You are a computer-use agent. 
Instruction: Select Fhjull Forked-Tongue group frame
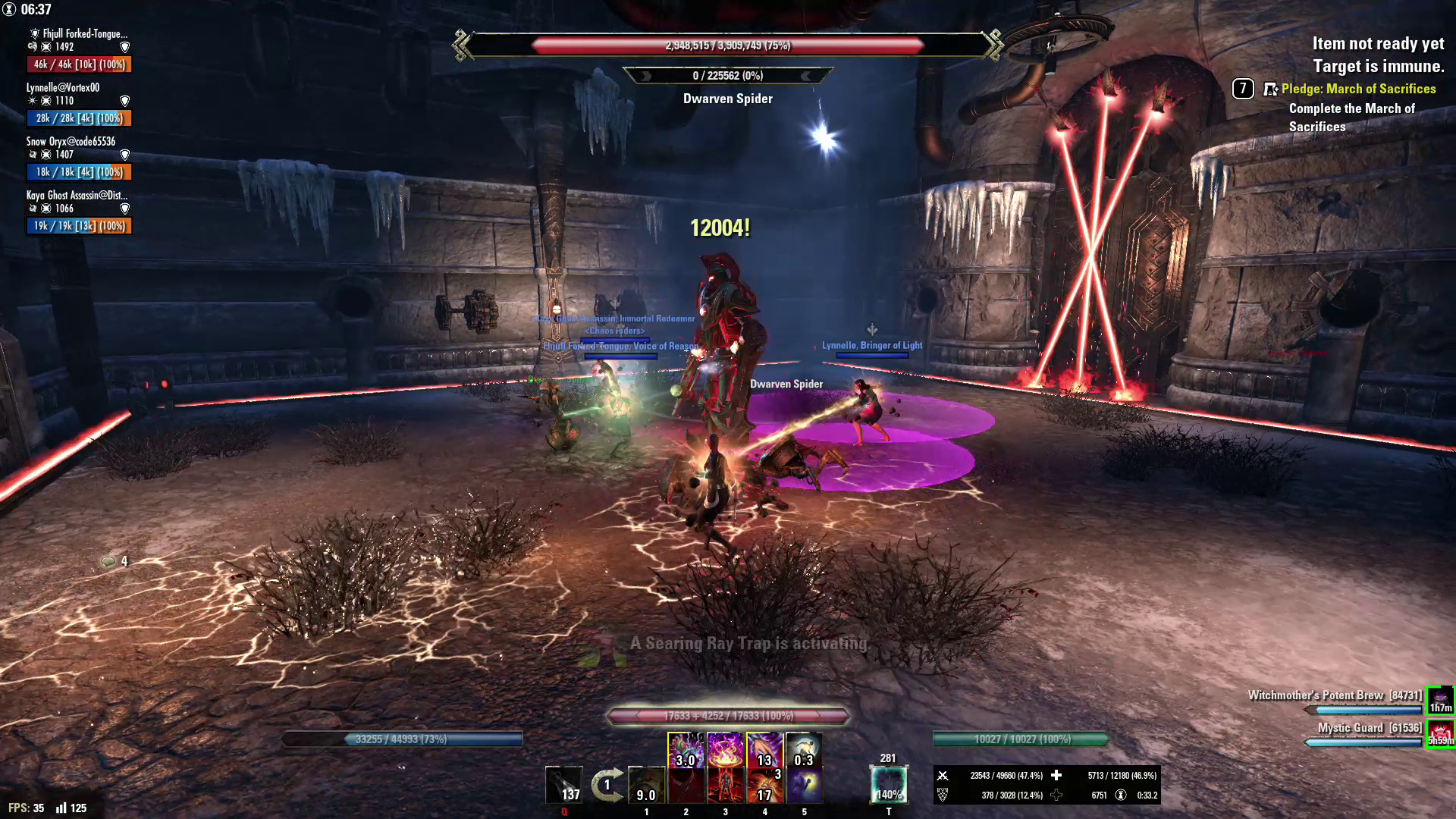[79, 50]
